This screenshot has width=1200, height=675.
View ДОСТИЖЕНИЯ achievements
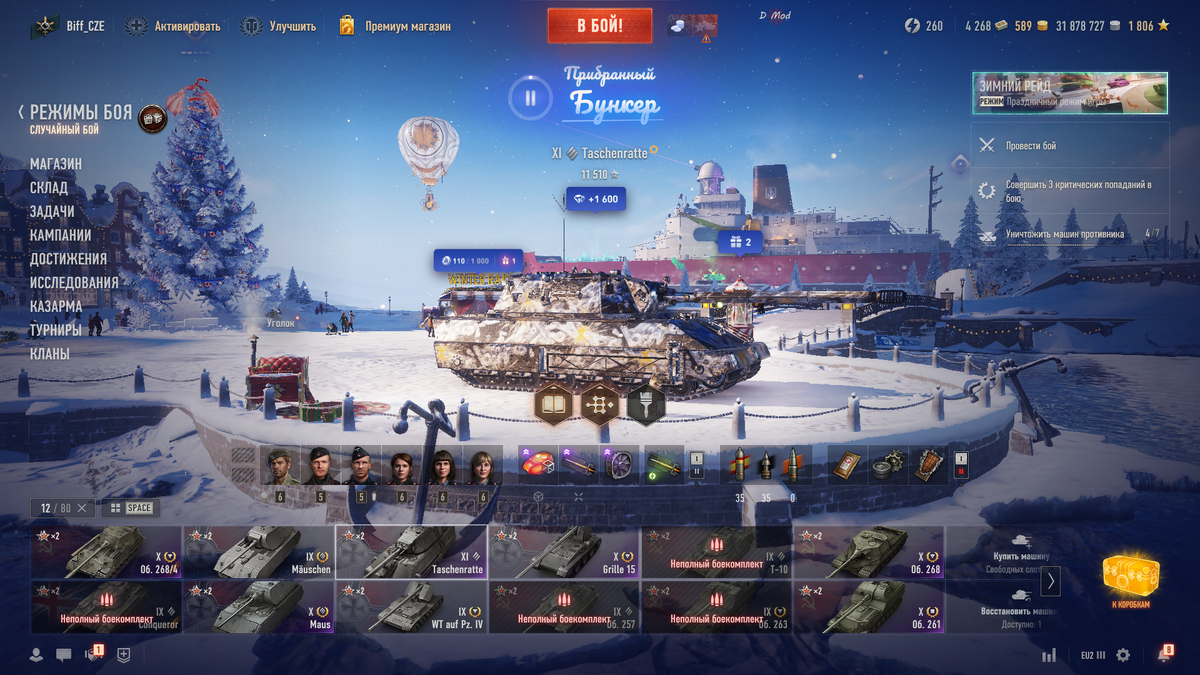(x=68, y=259)
